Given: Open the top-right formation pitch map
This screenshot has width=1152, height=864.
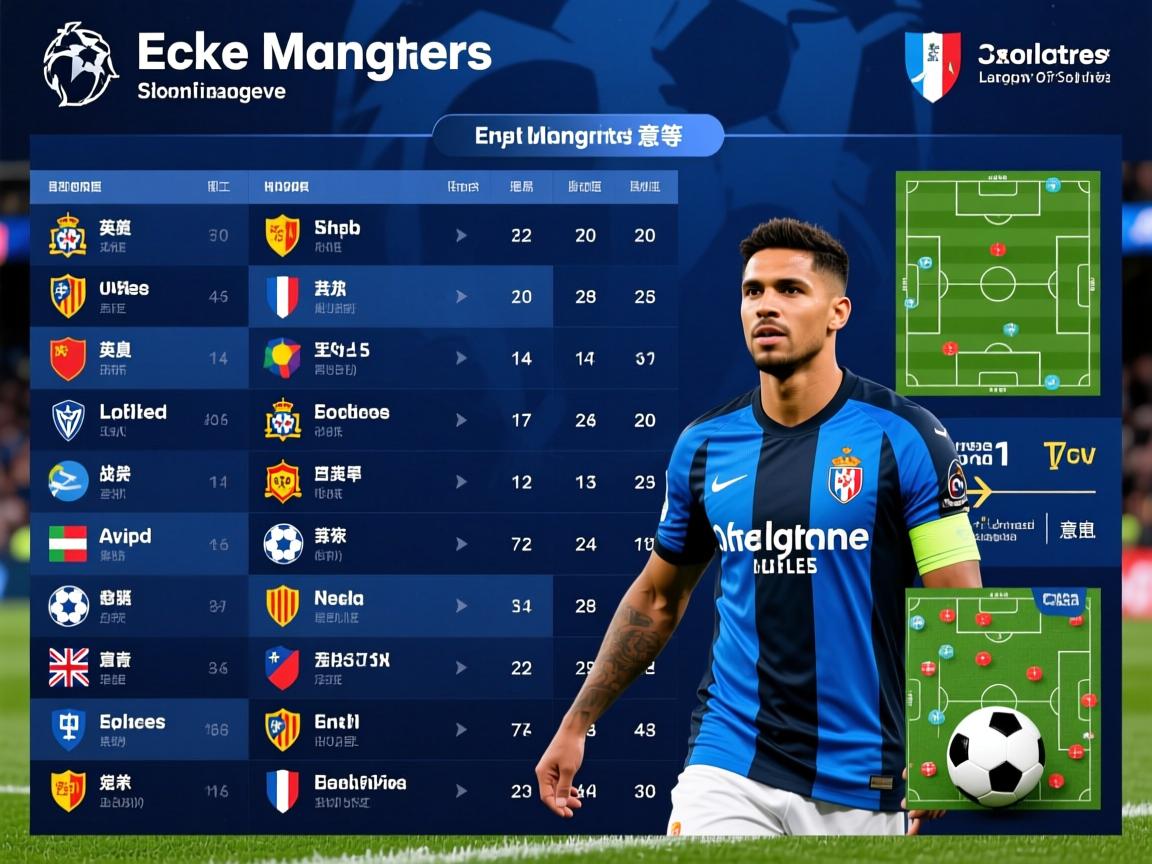Looking at the screenshot, I should (997, 283).
